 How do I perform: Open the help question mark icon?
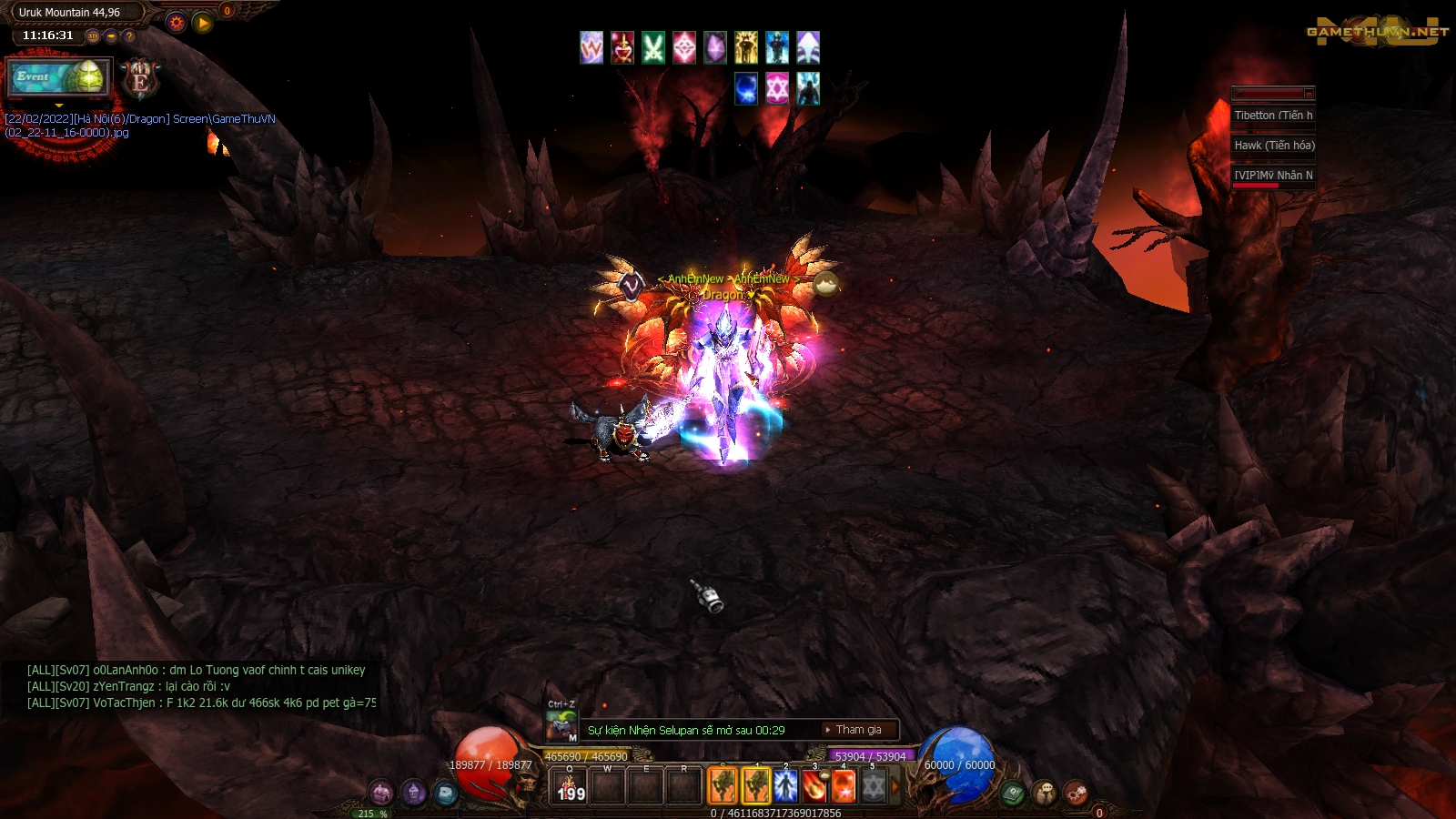[129, 36]
